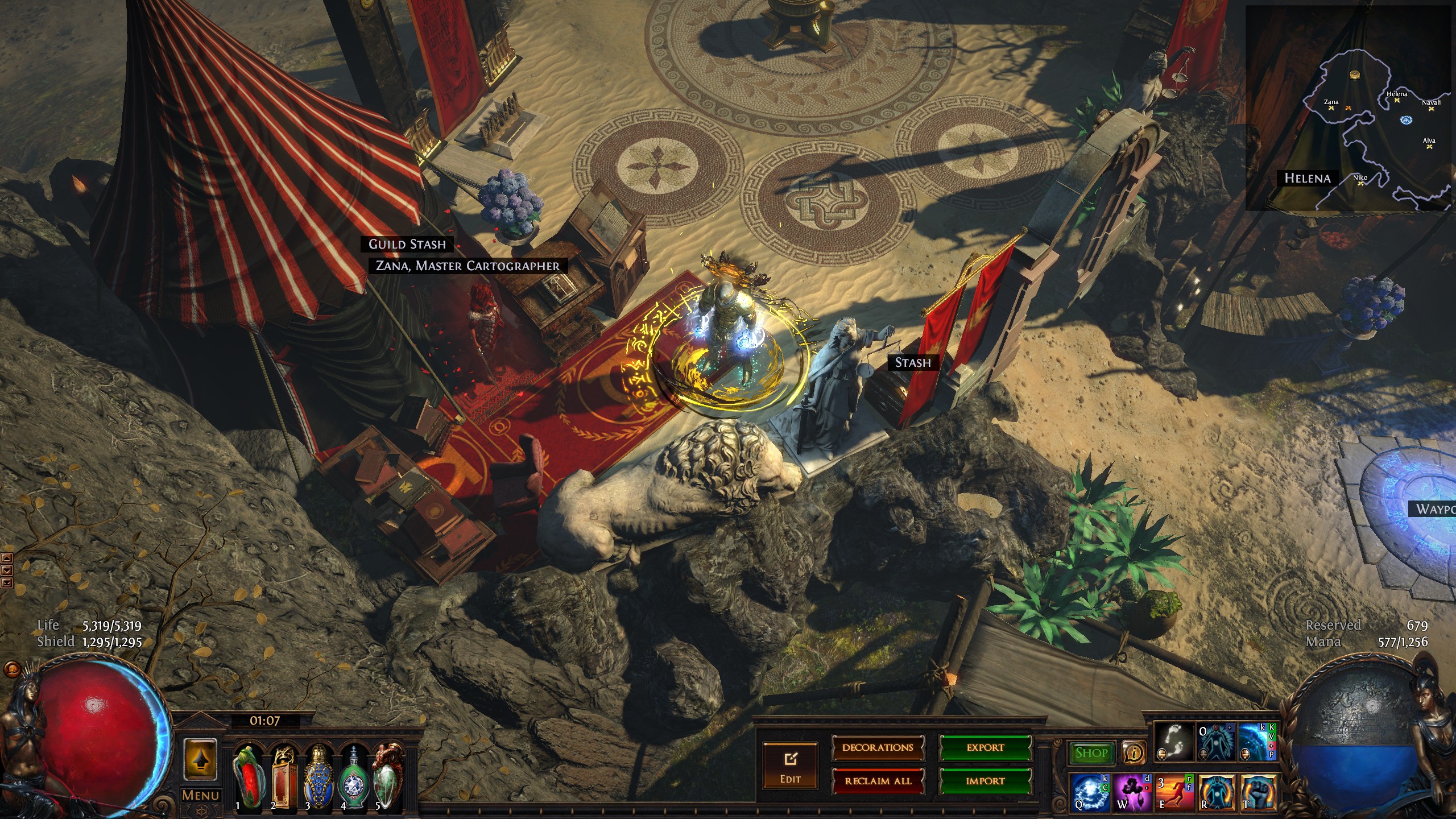Select the white footprints move skill
Image resolution: width=1456 pixels, height=819 pixels.
(1174, 742)
